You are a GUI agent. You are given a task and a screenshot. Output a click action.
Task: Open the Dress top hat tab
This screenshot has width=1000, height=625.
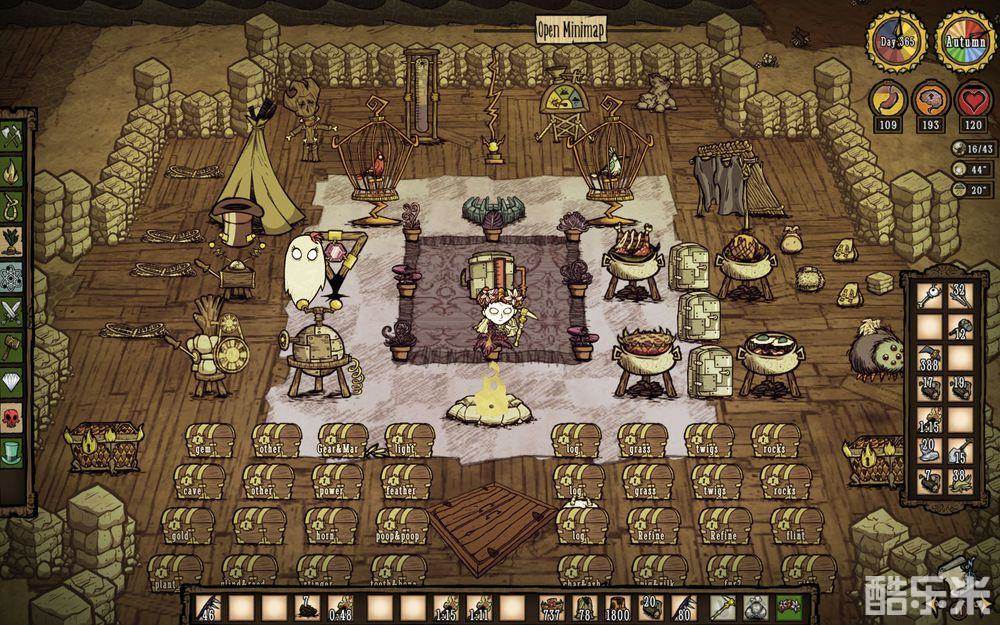[x=13, y=451]
